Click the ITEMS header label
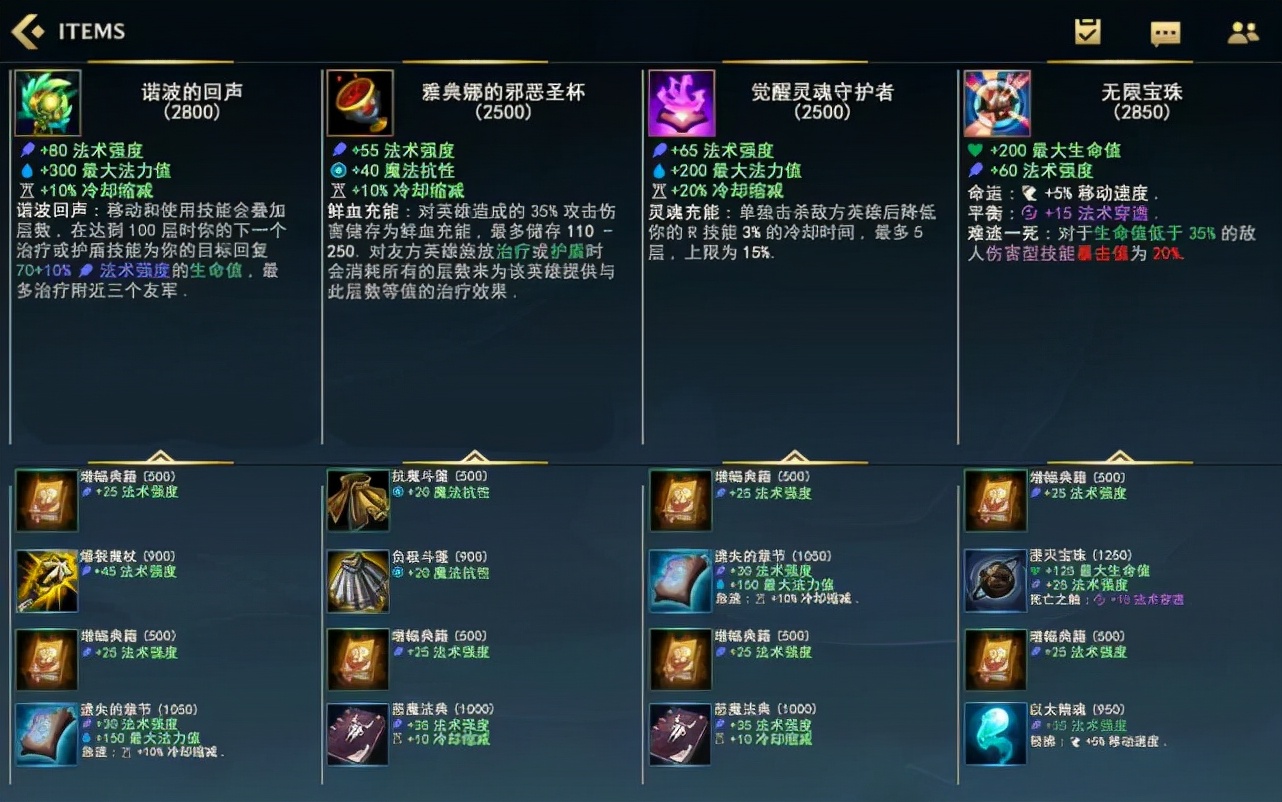This screenshot has width=1282, height=802. [x=91, y=31]
